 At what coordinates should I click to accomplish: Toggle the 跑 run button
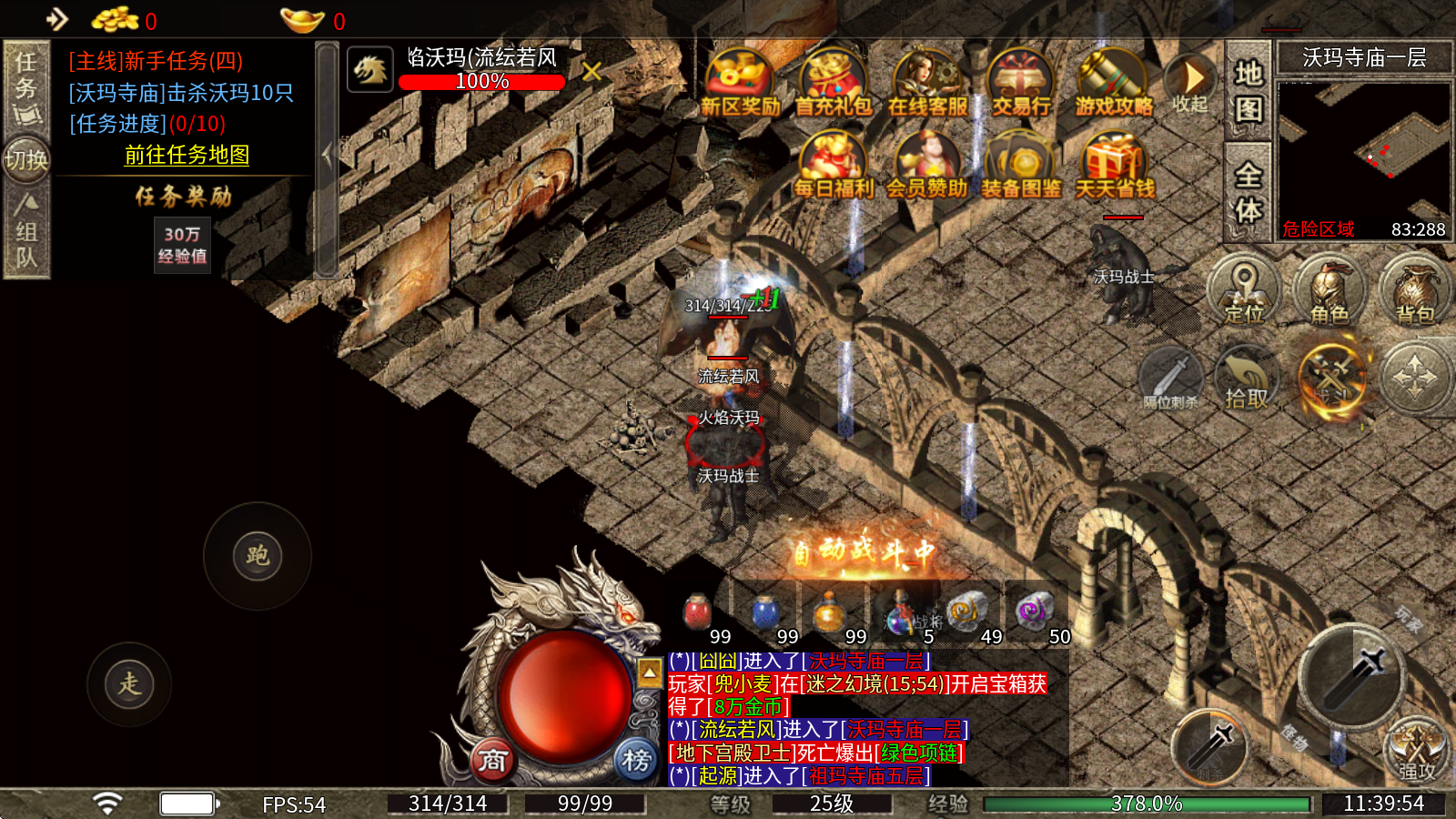pos(258,556)
